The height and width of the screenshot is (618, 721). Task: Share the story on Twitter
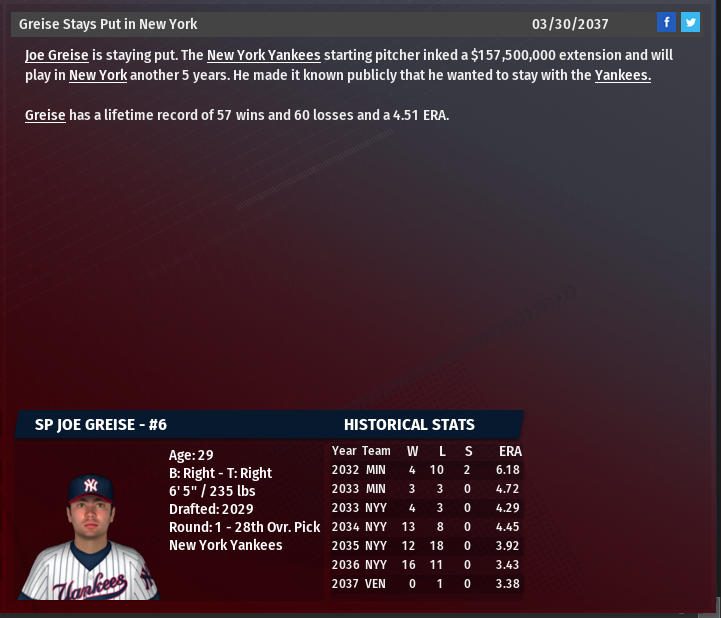pyautogui.click(x=690, y=23)
